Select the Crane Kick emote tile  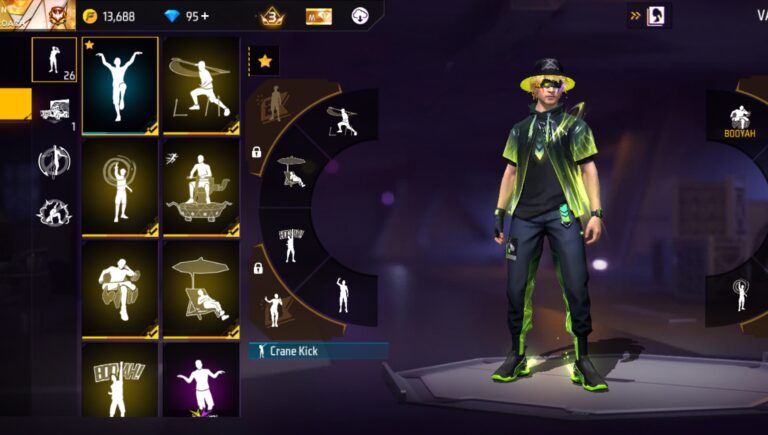[x=120, y=85]
